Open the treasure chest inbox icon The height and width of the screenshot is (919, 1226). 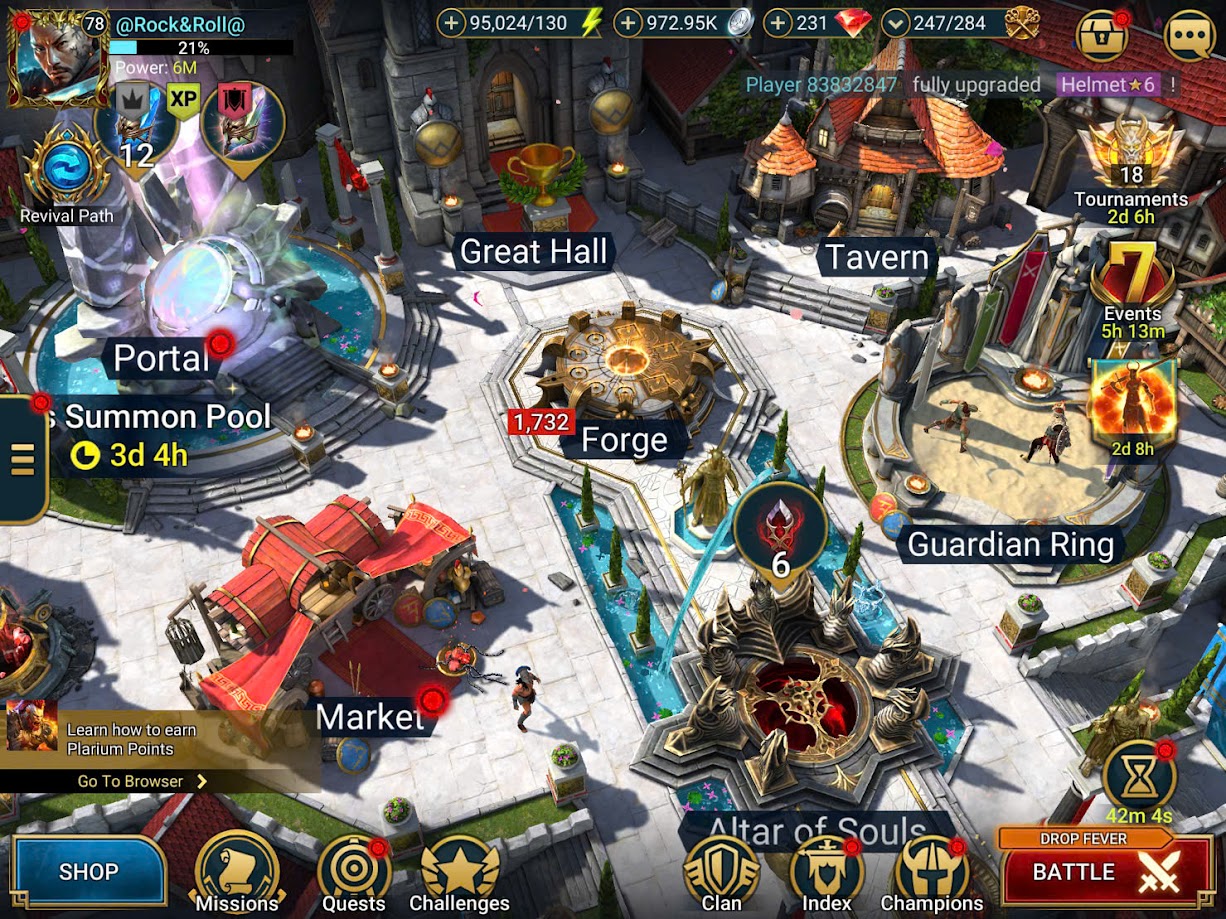tap(1102, 37)
